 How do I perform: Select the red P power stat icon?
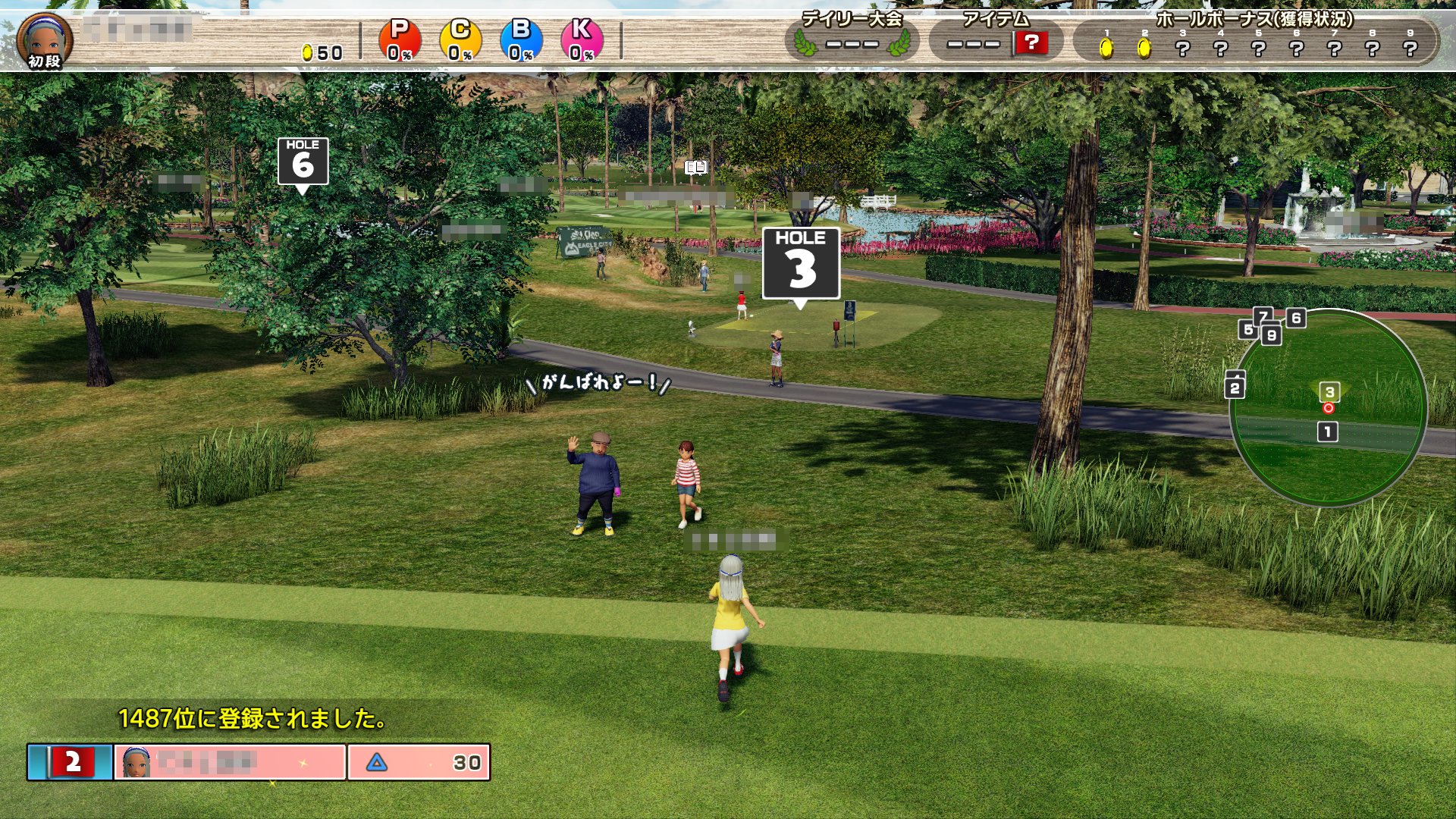point(399,39)
